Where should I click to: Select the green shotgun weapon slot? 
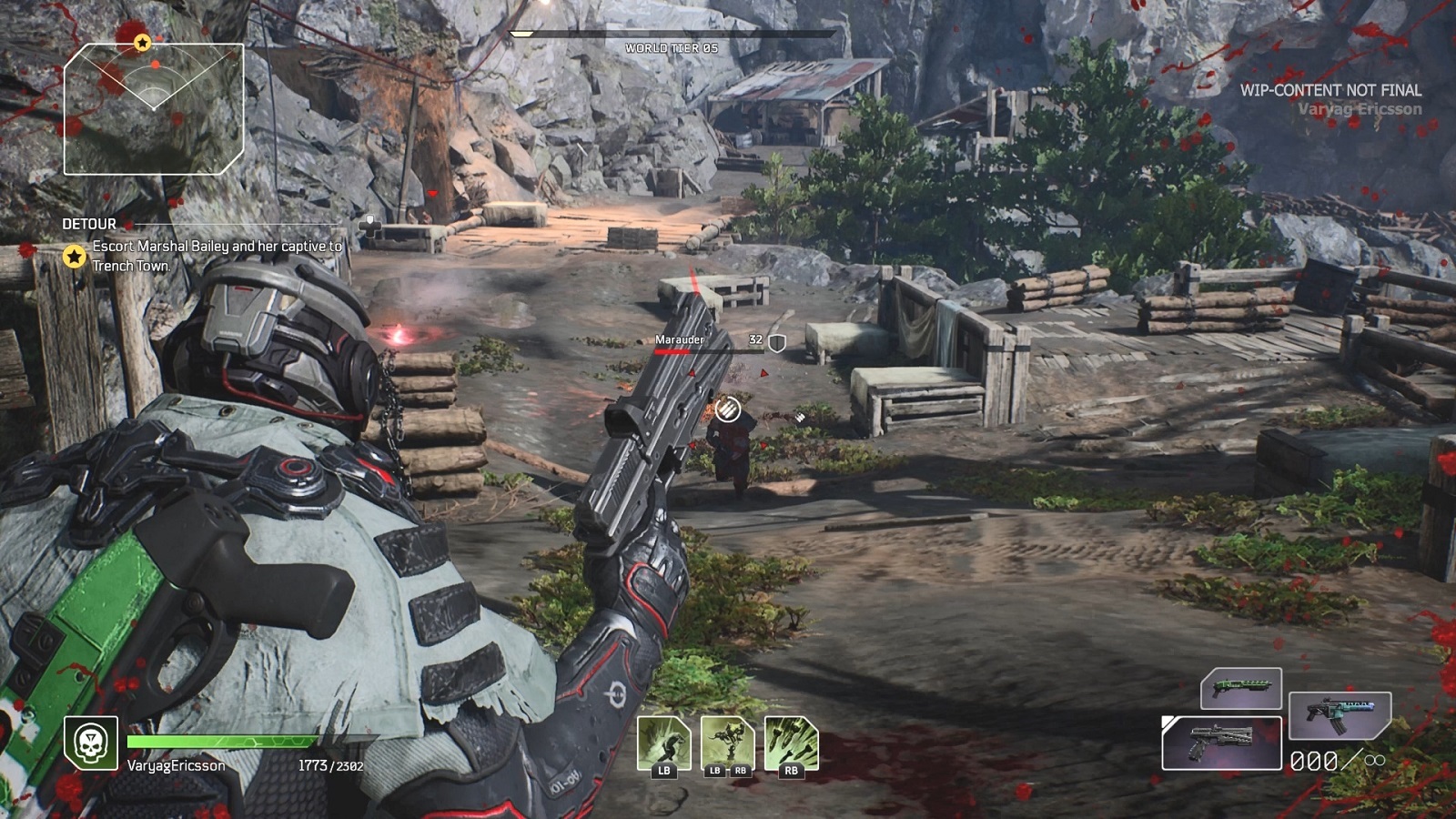click(x=1241, y=688)
